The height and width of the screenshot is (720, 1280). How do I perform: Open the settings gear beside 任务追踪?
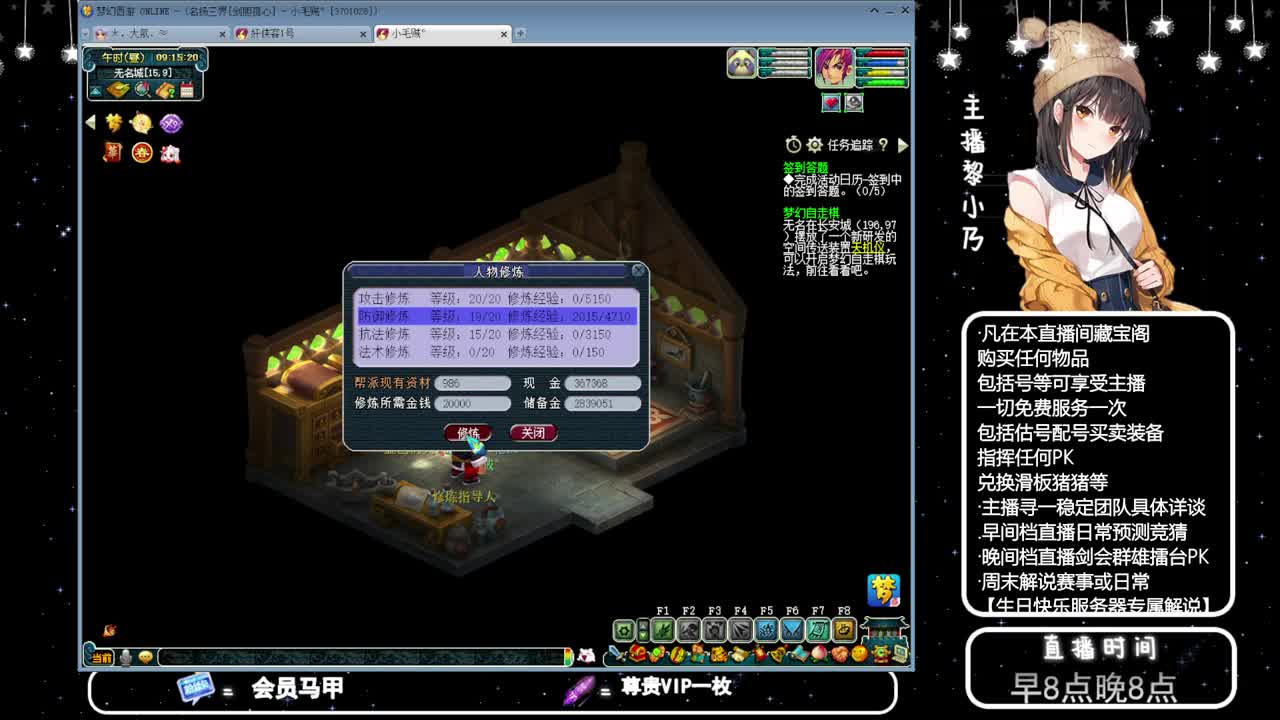[815, 144]
